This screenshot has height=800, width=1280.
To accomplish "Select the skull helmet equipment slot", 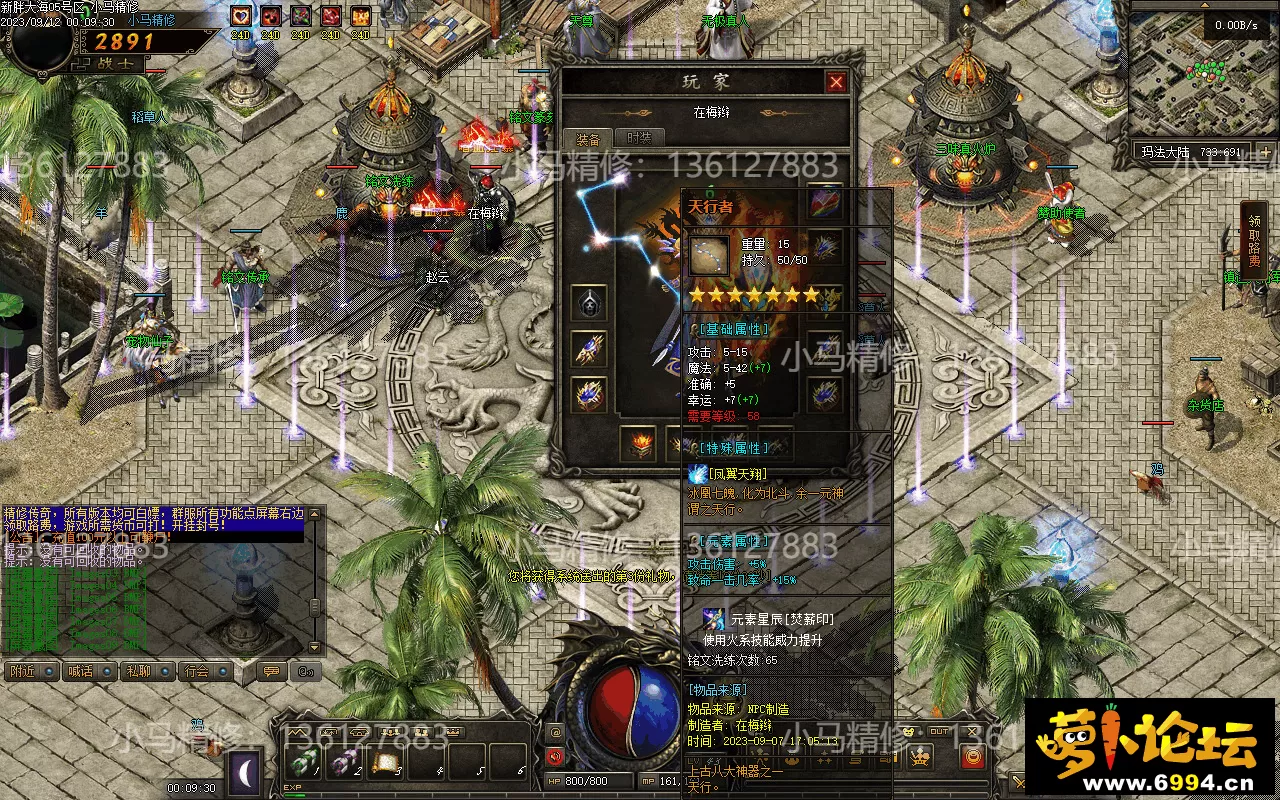I will [588, 302].
